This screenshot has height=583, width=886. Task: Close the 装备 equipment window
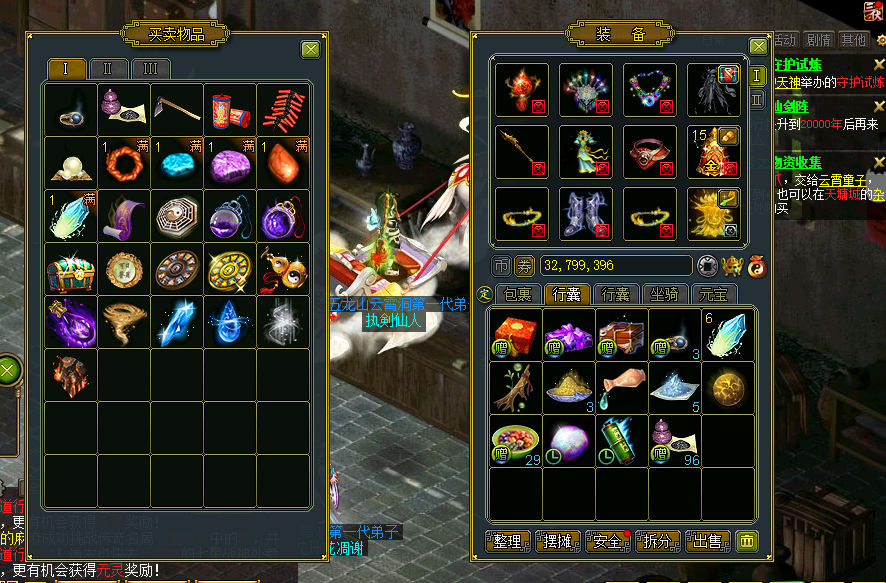tap(758, 46)
